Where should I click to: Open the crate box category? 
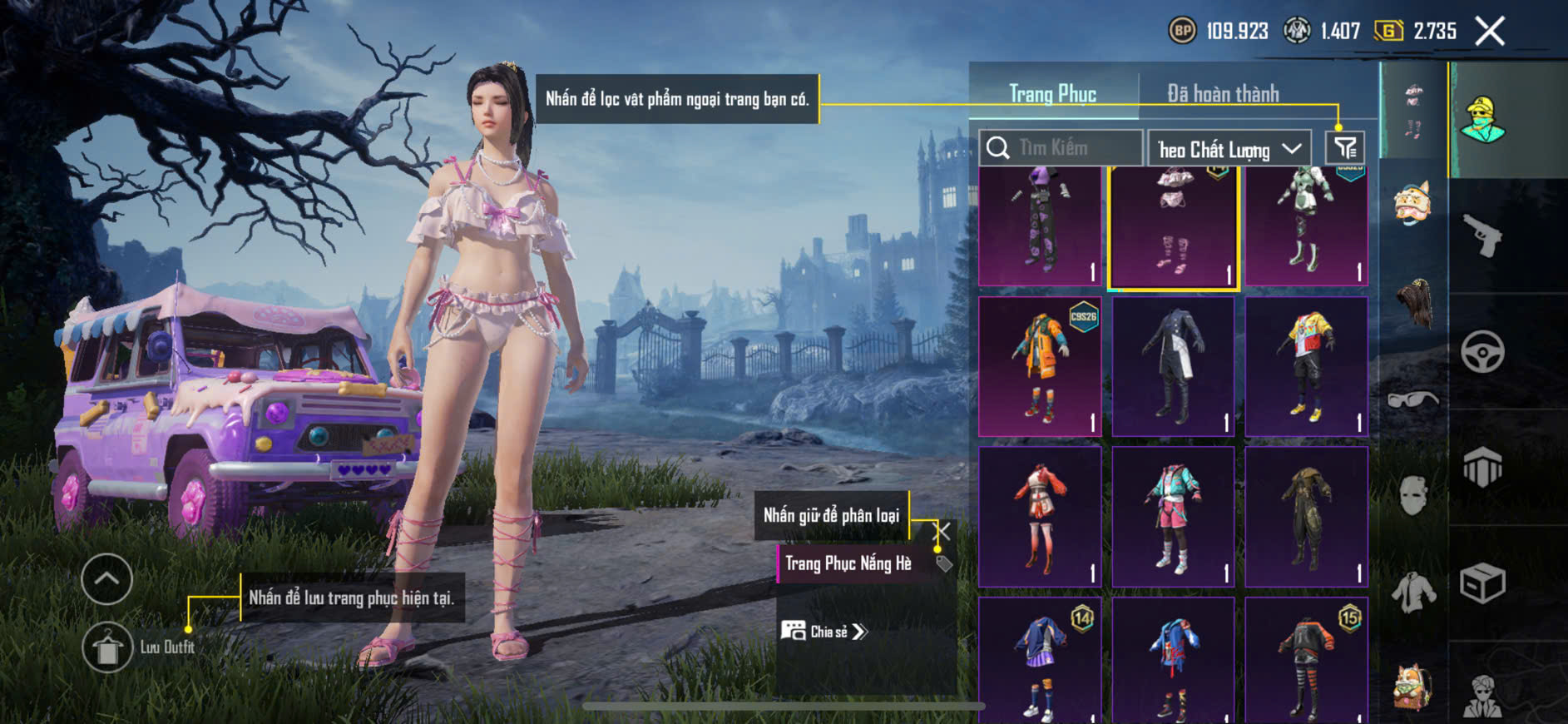pyautogui.click(x=1482, y=583)
